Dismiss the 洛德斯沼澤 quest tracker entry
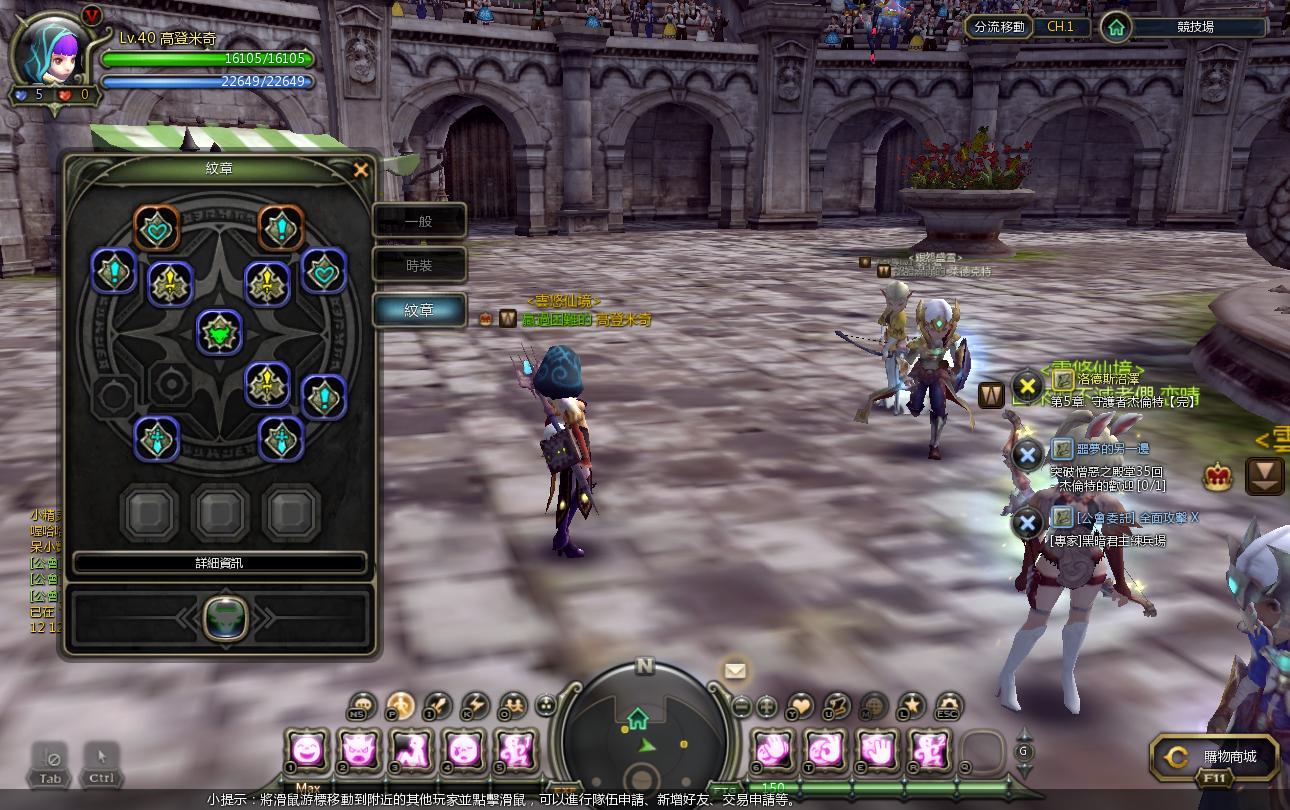1290x810 pixels. [x=1027, y=385]
